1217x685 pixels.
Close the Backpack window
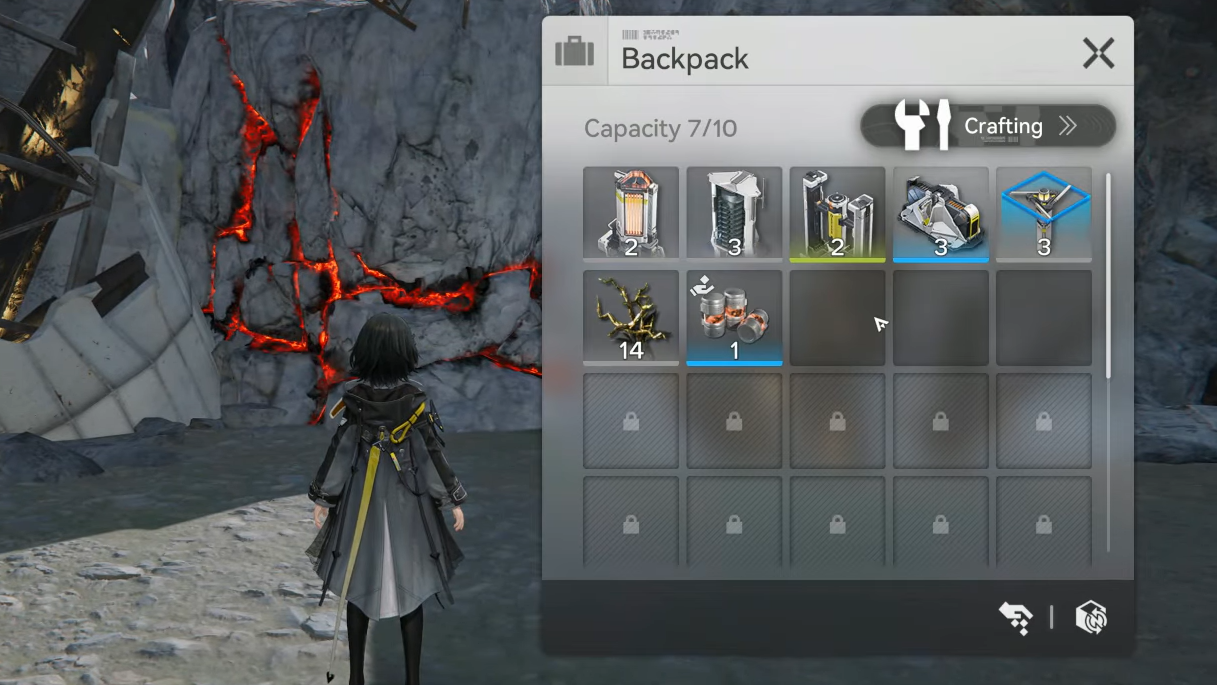pyautogui.click(x=1098, y=53)
